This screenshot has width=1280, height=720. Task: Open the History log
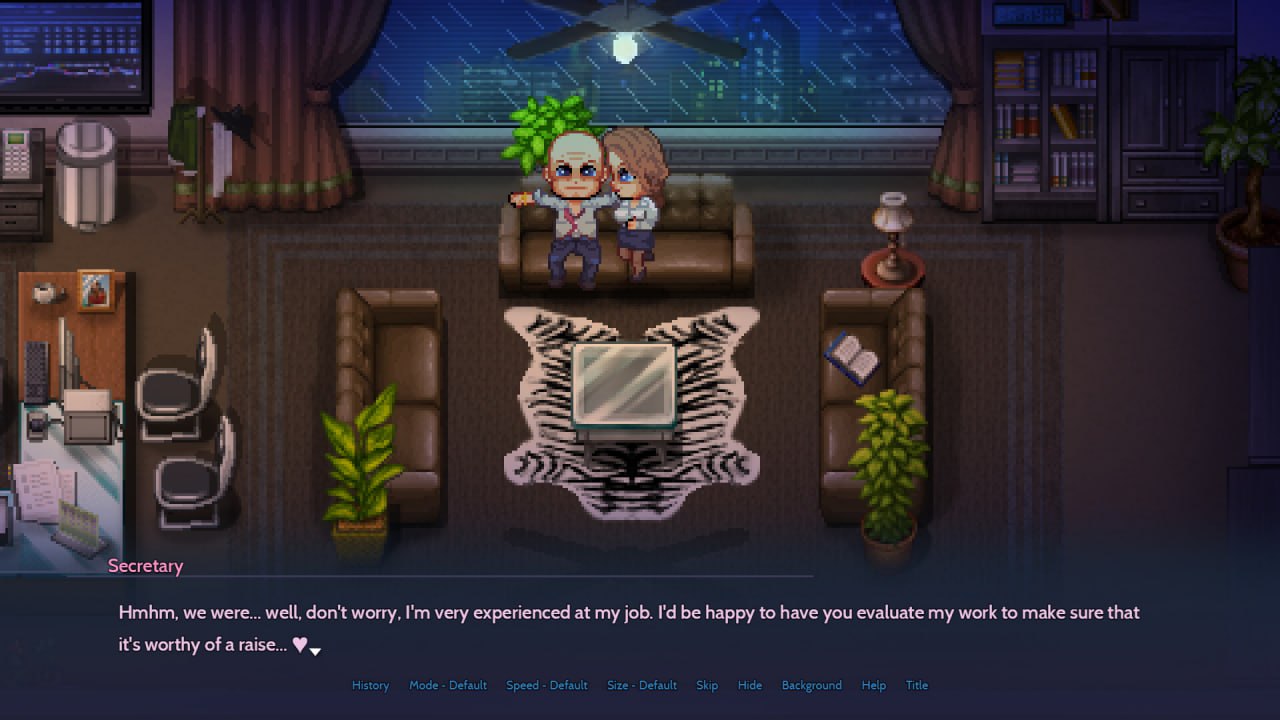pos(370,685)
